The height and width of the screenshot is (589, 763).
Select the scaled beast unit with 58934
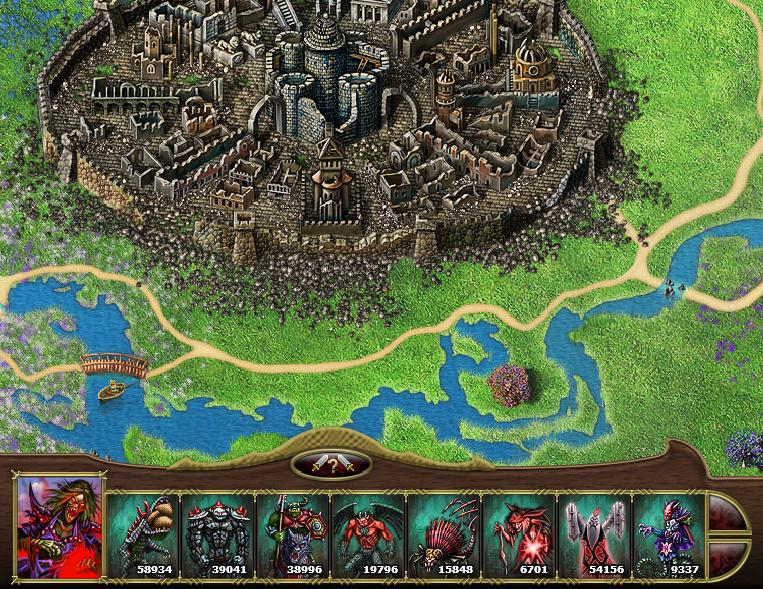click(142, 535)
